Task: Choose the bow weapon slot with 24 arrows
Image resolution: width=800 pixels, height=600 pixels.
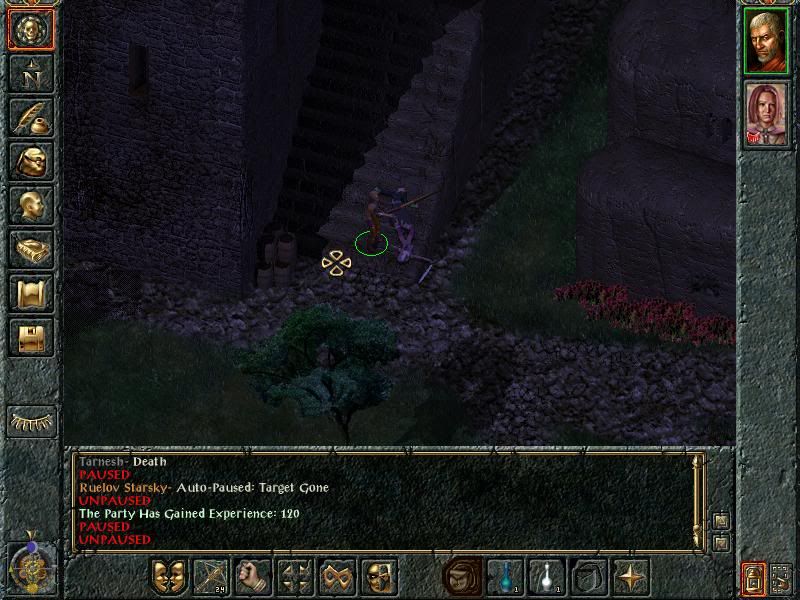Action: (x=211, y=577)
